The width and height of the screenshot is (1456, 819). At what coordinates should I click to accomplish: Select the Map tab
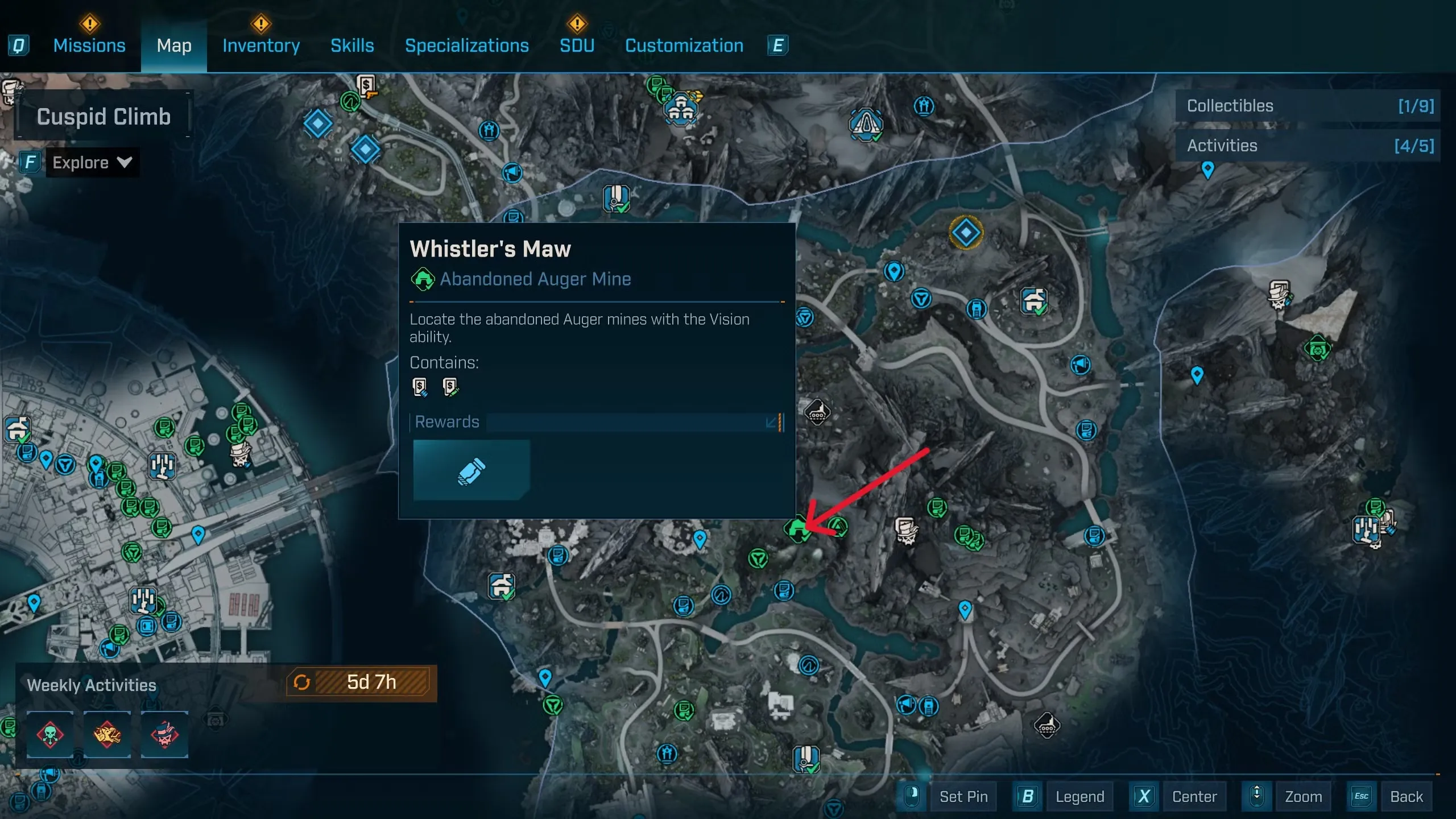pos(174,45)
